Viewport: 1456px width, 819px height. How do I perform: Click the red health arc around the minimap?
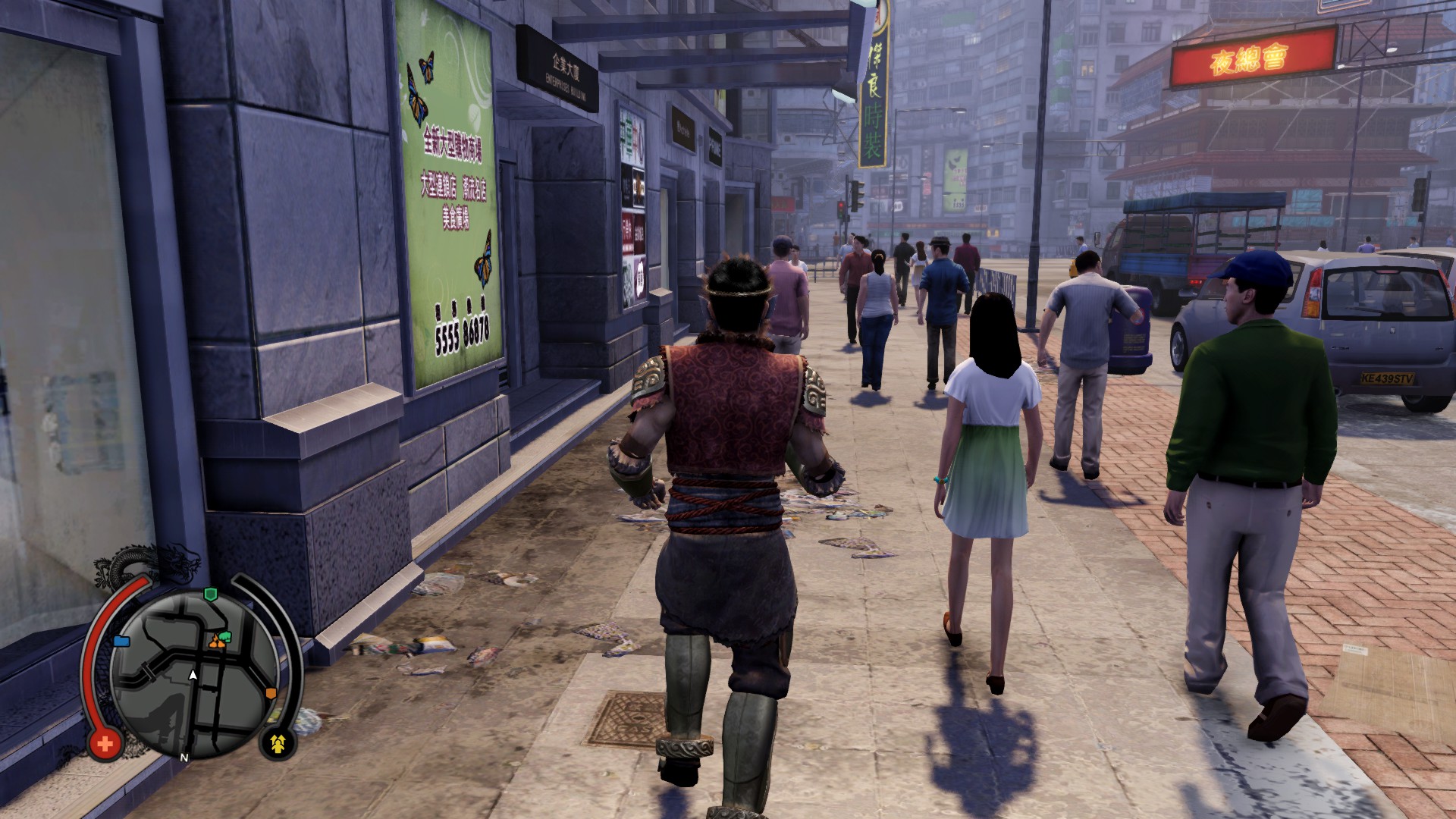point(93,651)
